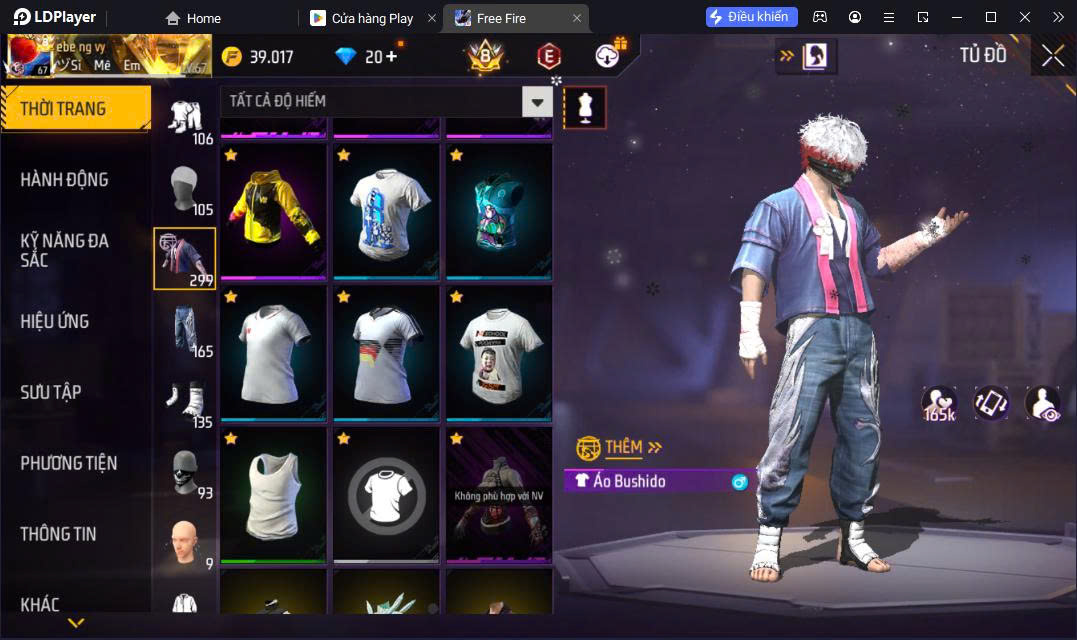Open the shoes subcategory with 135 items
The width and height of the screenshot is (1077, 640).
pos(184,403)
